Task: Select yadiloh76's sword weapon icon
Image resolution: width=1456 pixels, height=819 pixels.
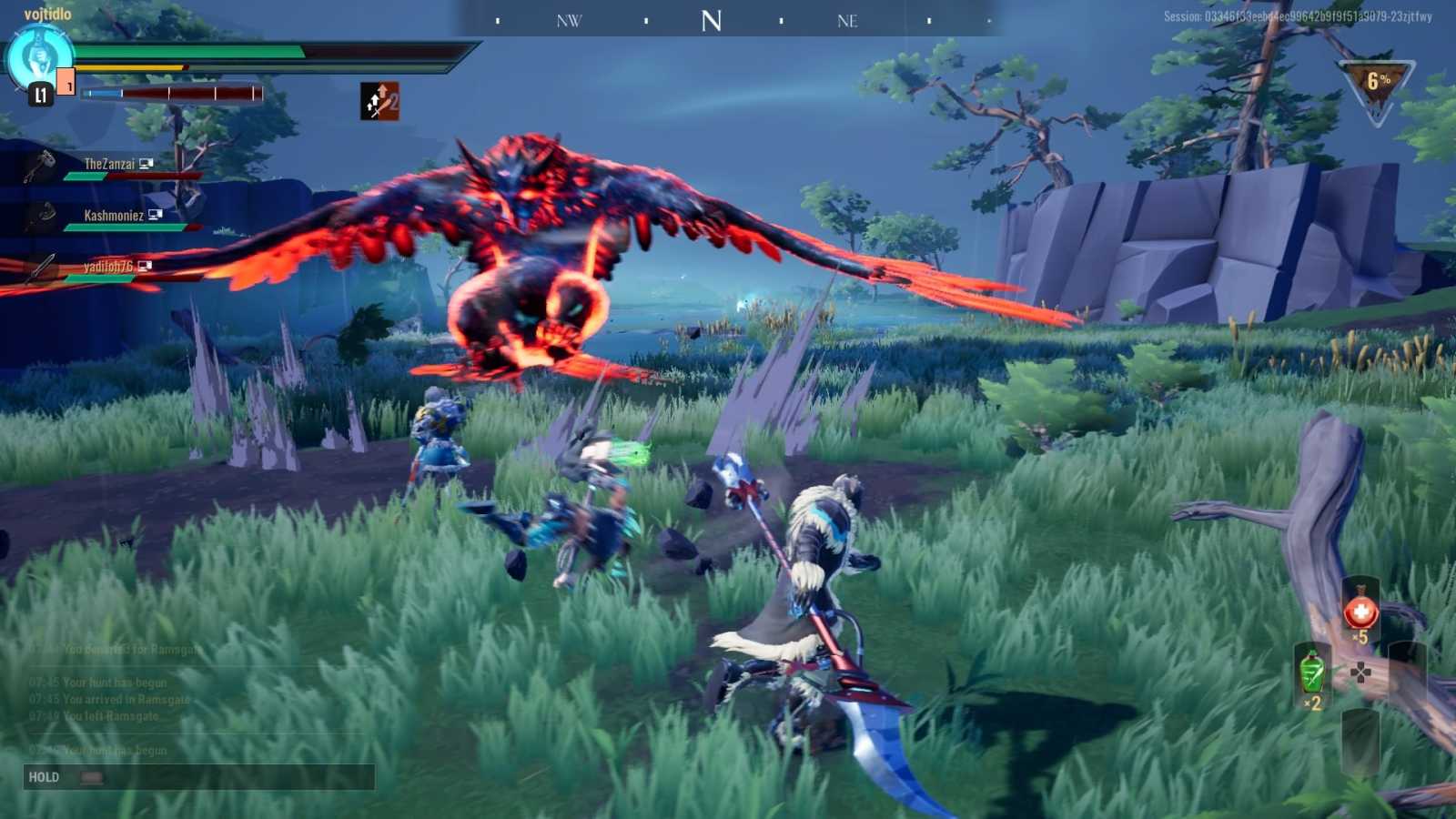Action: [44, 268]
